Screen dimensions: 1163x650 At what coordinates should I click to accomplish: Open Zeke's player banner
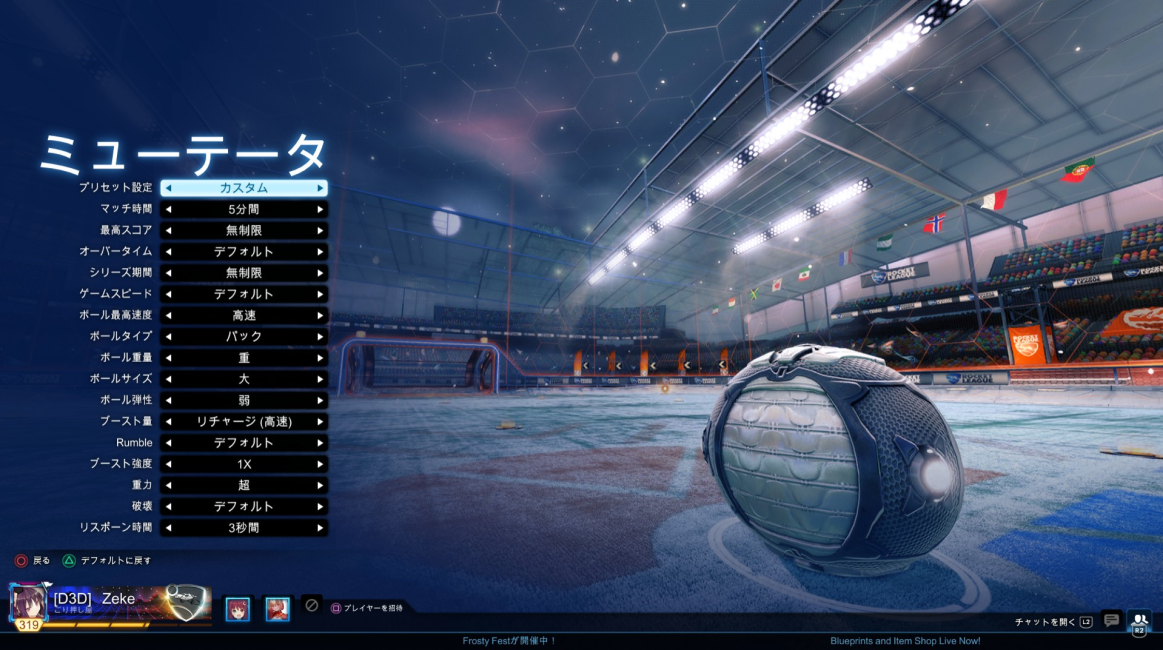110,604
